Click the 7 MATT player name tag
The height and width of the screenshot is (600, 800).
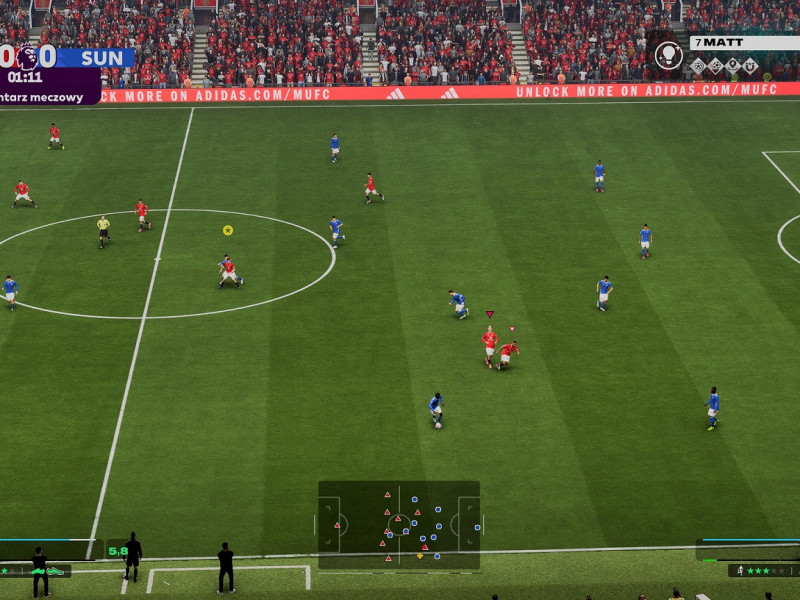pyautogui.click(x=744, y=43)
